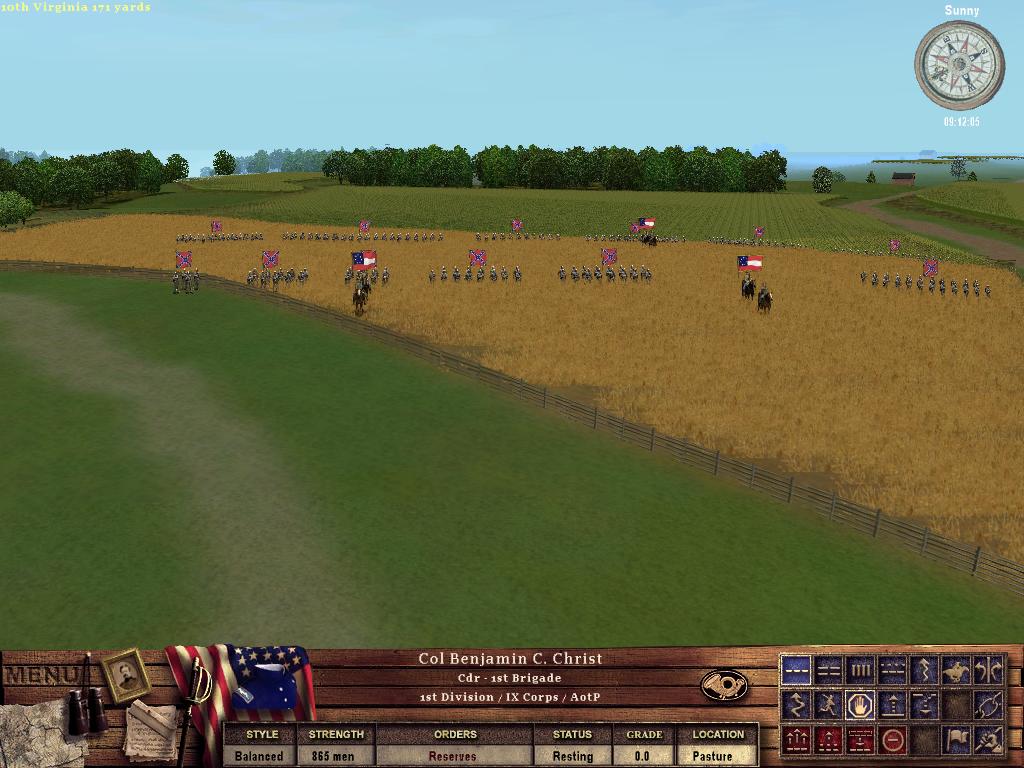Screen dimensions: 1024x768
Task: Select the single line formation
Action: [x=797, y=669]
